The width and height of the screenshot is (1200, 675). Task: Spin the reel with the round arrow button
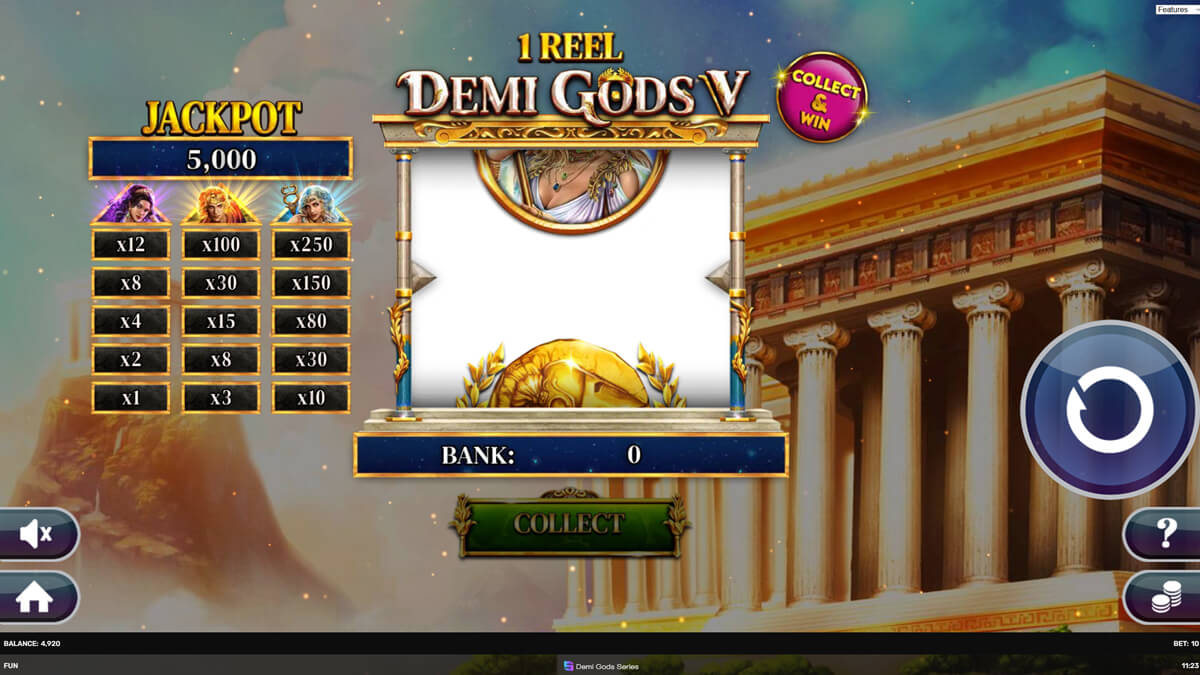coord(1109,408)
